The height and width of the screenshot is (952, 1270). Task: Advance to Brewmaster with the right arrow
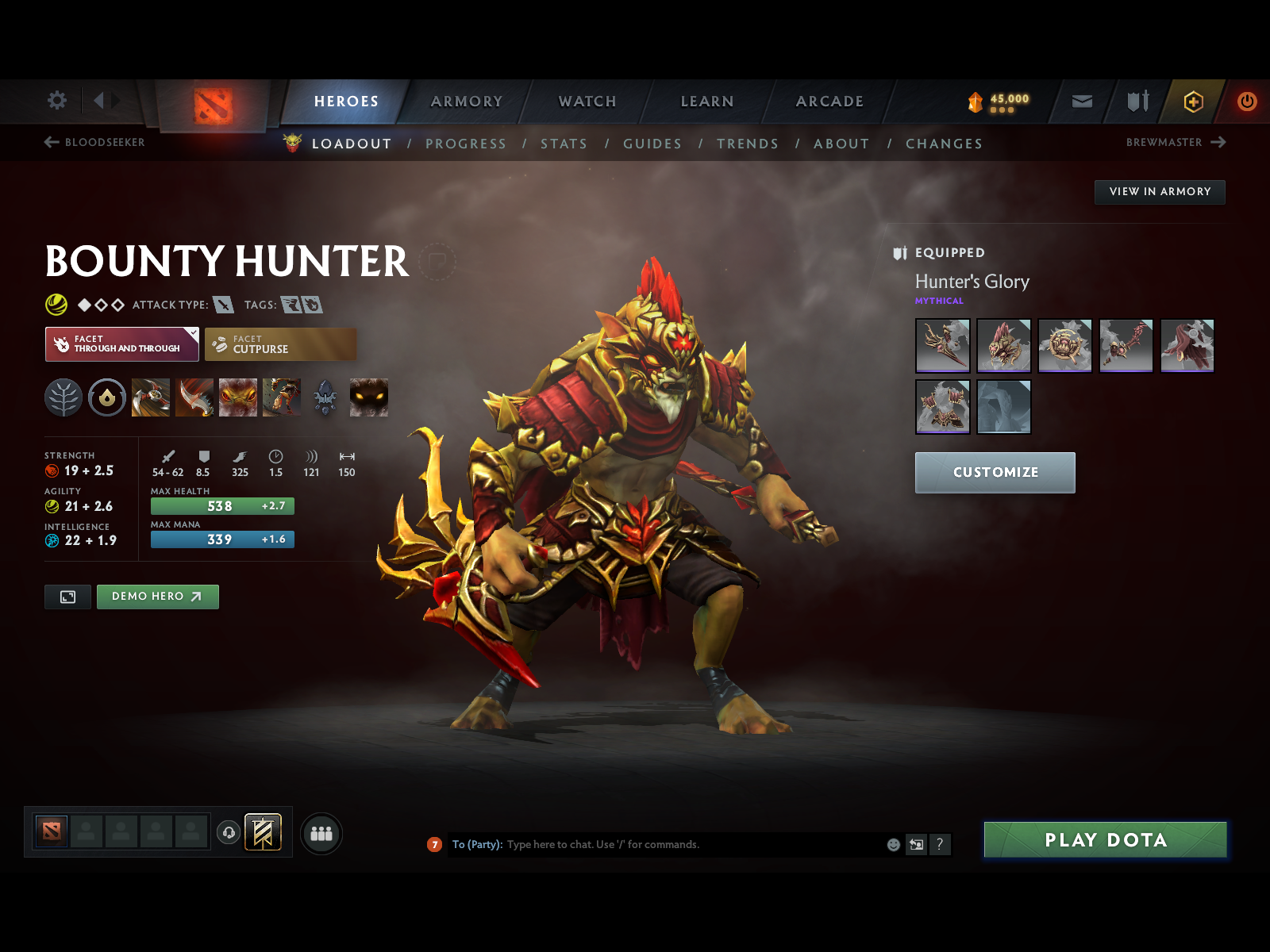pyautogui.click(x=1220, y=143)
